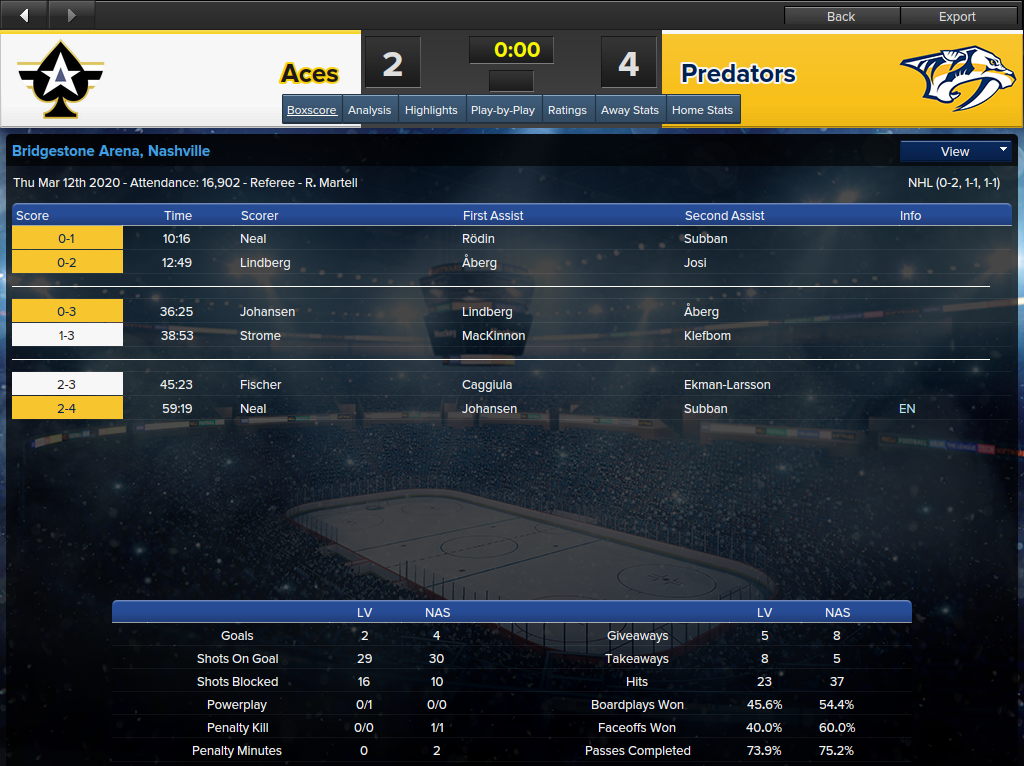Click the Predators team logo
Viewport: 1024px width, 766px height.
pyautogui.click(x=957, y=78)
